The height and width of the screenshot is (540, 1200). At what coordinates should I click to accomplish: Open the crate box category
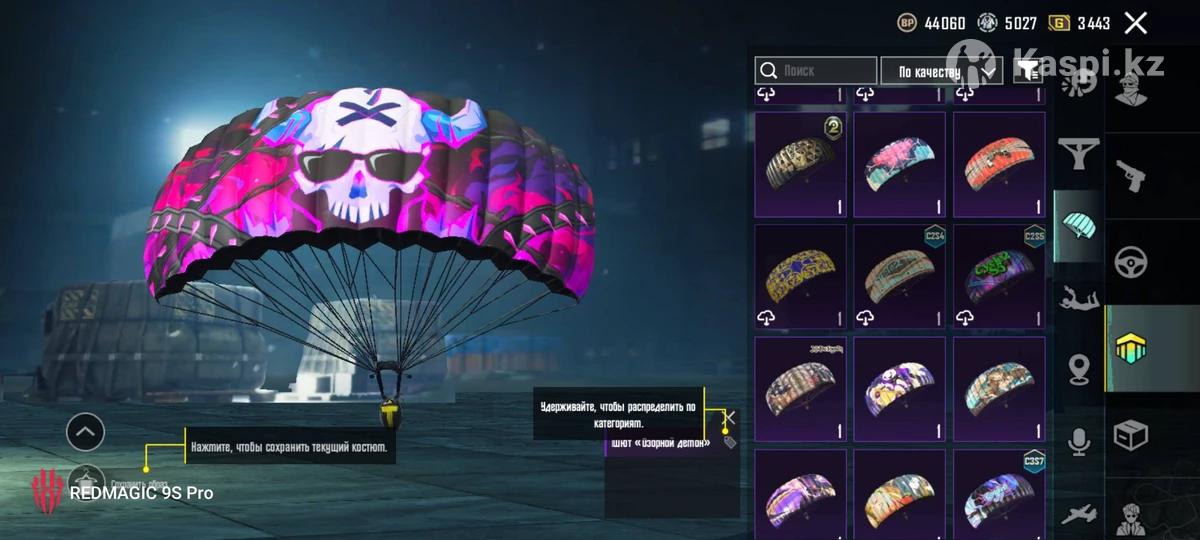point(1131,435)
